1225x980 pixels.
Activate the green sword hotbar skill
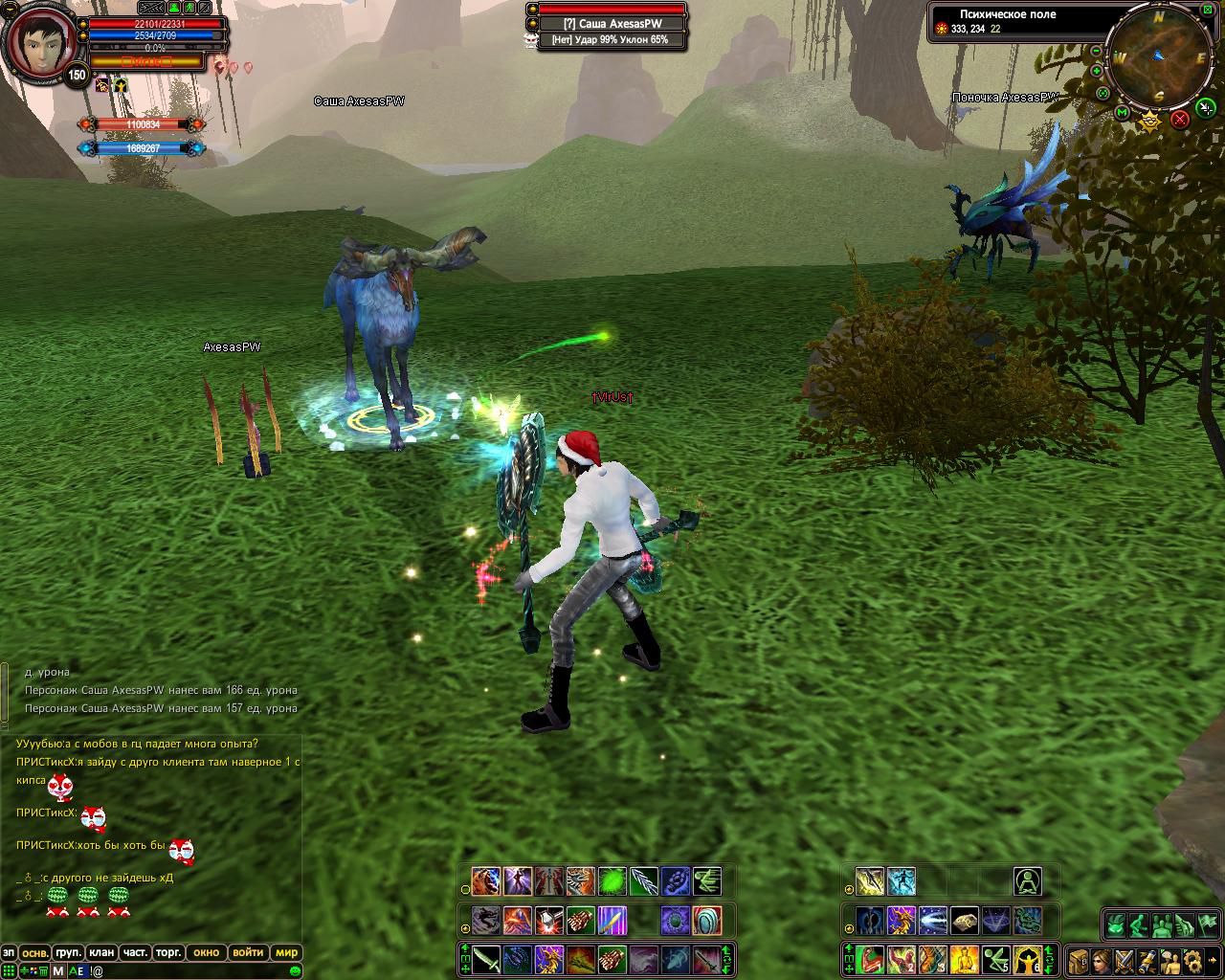[486, 959]
